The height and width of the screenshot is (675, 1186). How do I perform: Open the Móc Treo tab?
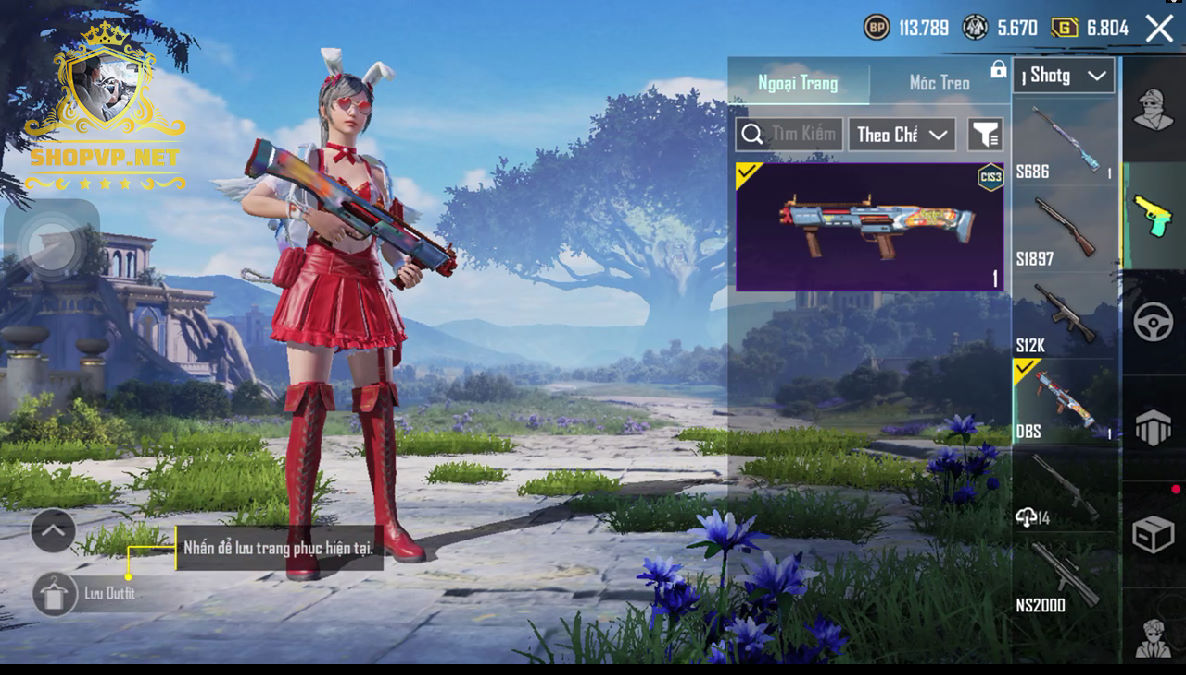939,82
